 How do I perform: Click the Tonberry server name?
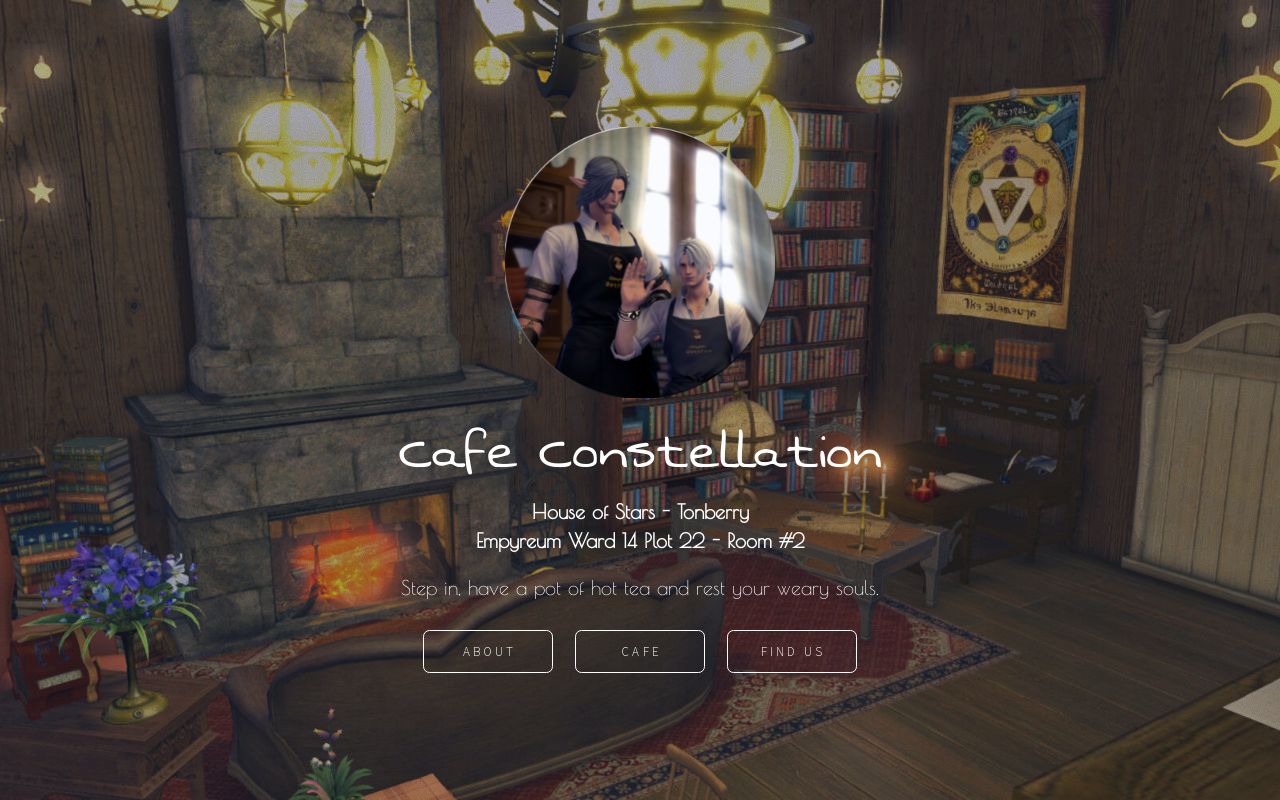tap(712, 511)
